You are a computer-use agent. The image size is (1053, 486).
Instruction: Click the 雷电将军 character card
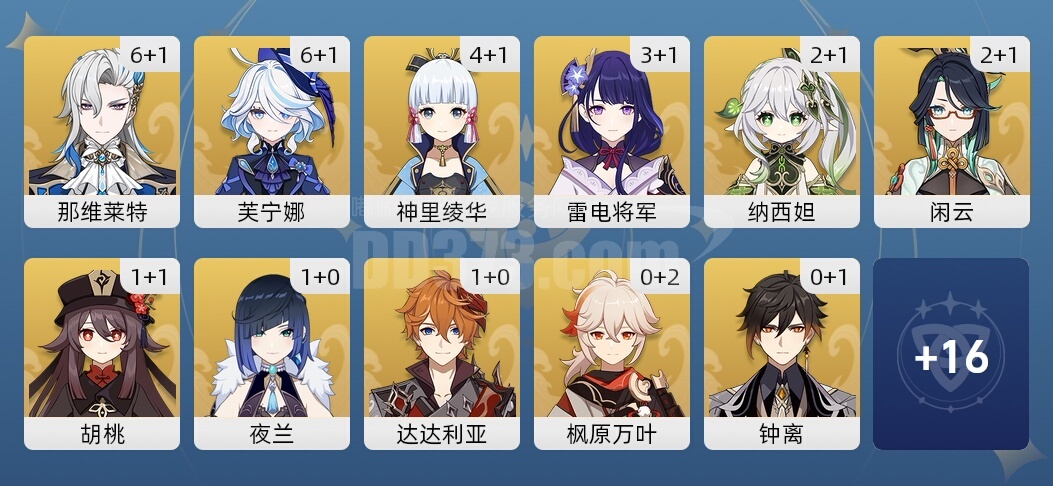pos(612,131)
